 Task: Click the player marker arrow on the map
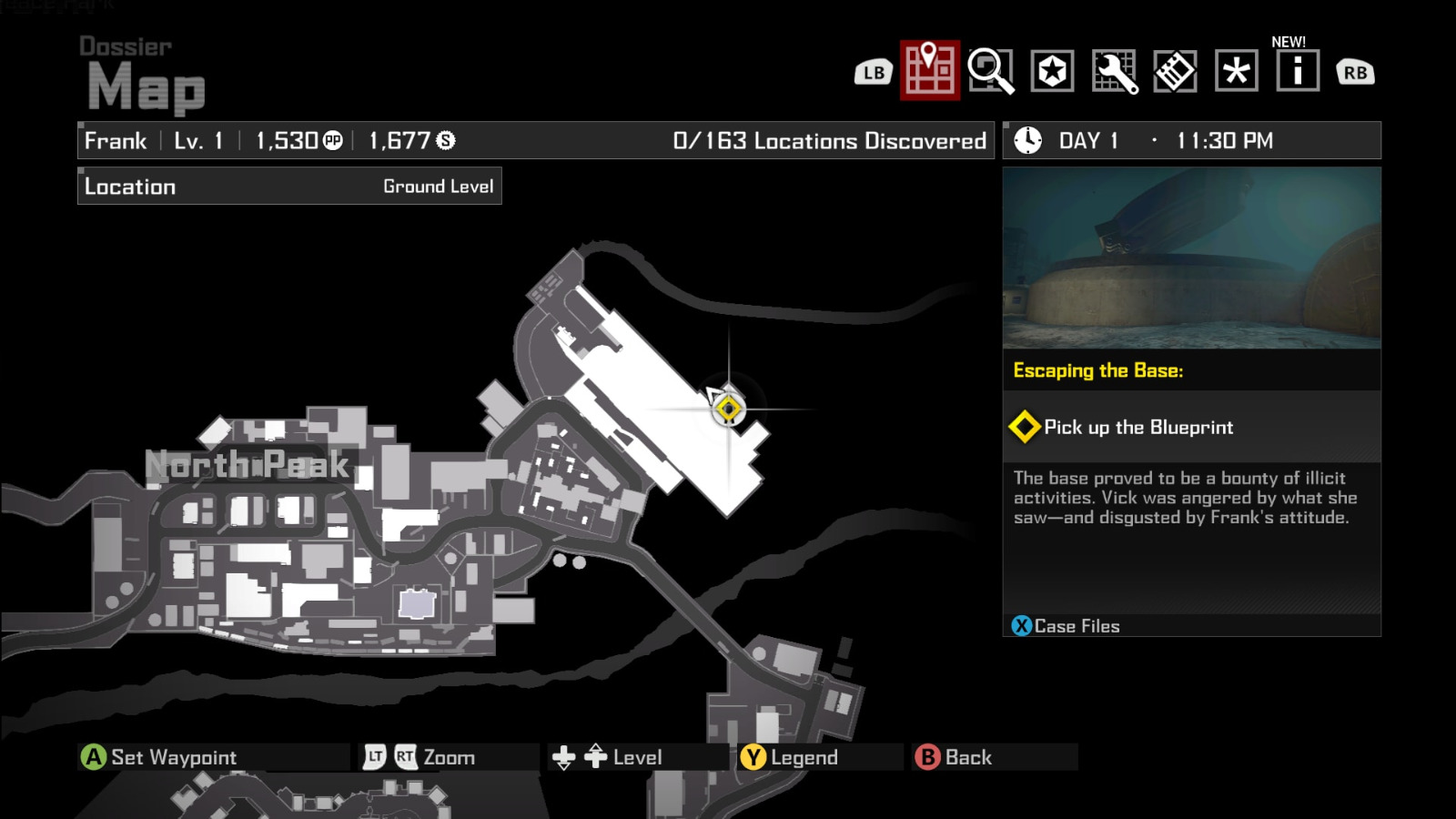point(715,396)
